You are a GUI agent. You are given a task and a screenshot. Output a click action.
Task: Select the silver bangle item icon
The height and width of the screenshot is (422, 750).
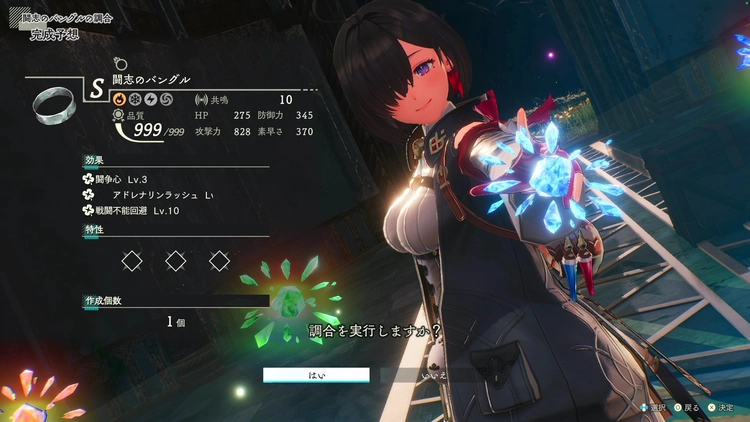click(49, 103)
